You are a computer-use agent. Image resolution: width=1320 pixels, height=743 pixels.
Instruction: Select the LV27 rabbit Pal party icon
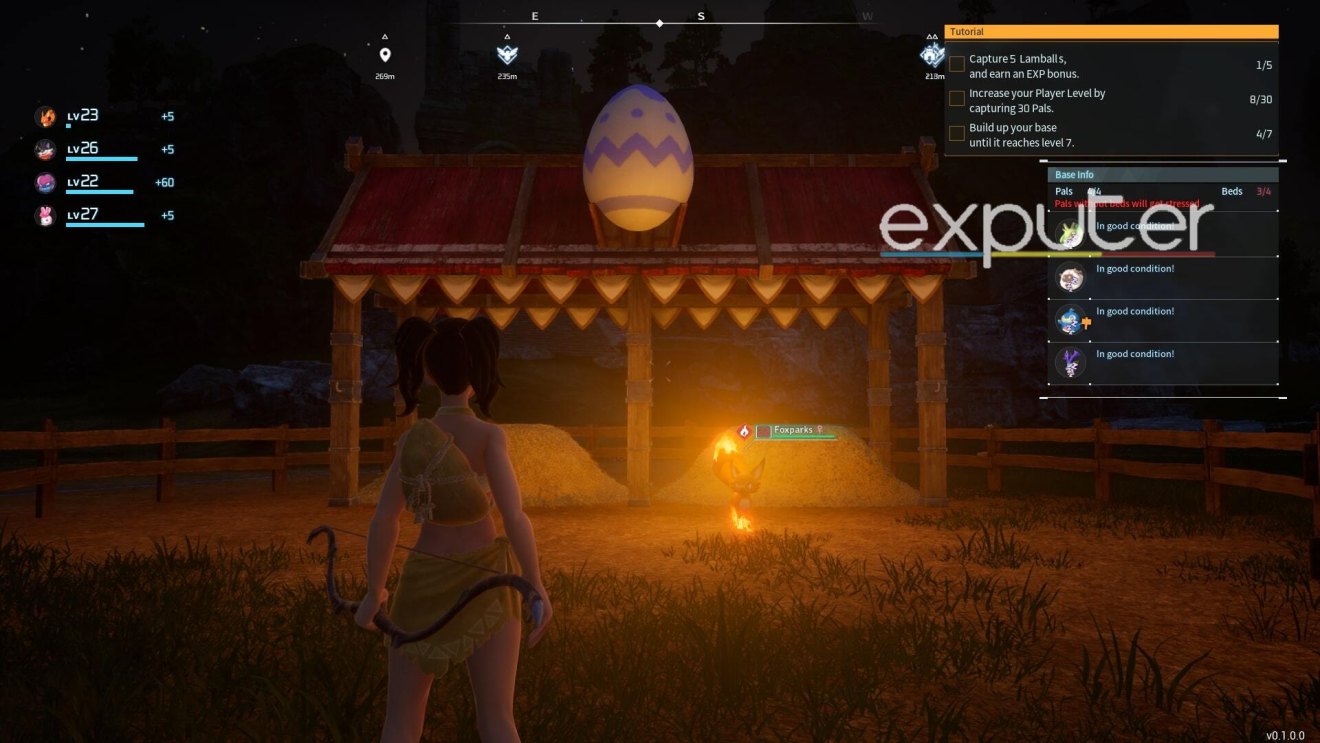(x=45, y=215)
